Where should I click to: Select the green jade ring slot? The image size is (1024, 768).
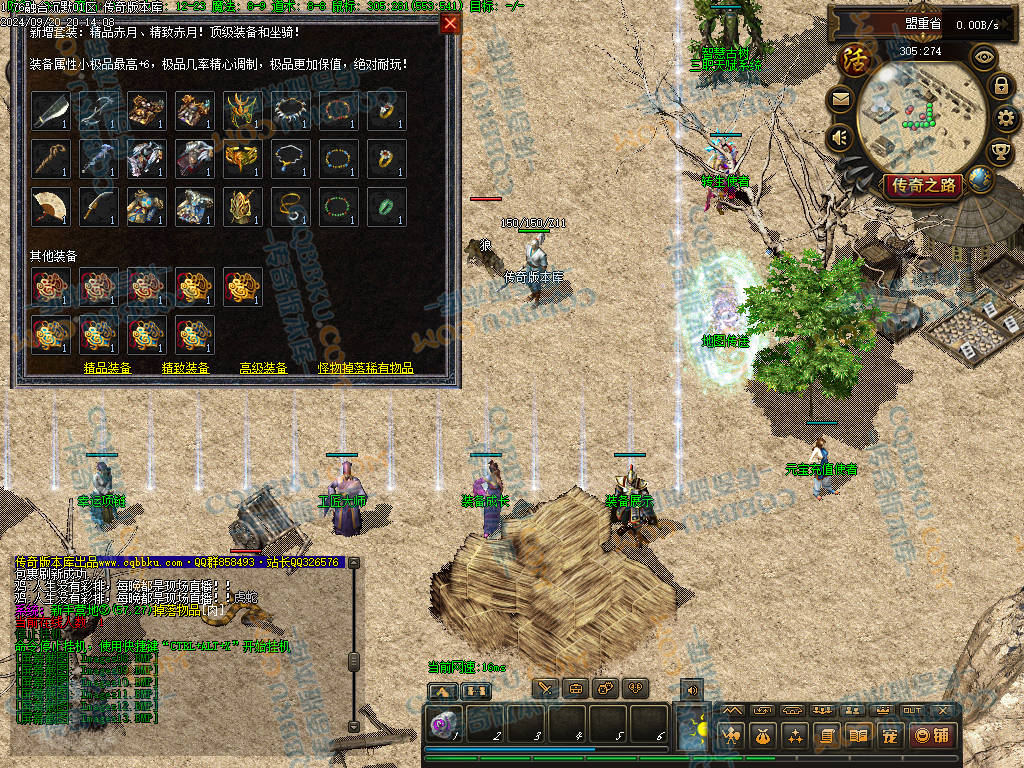point(386,206)
